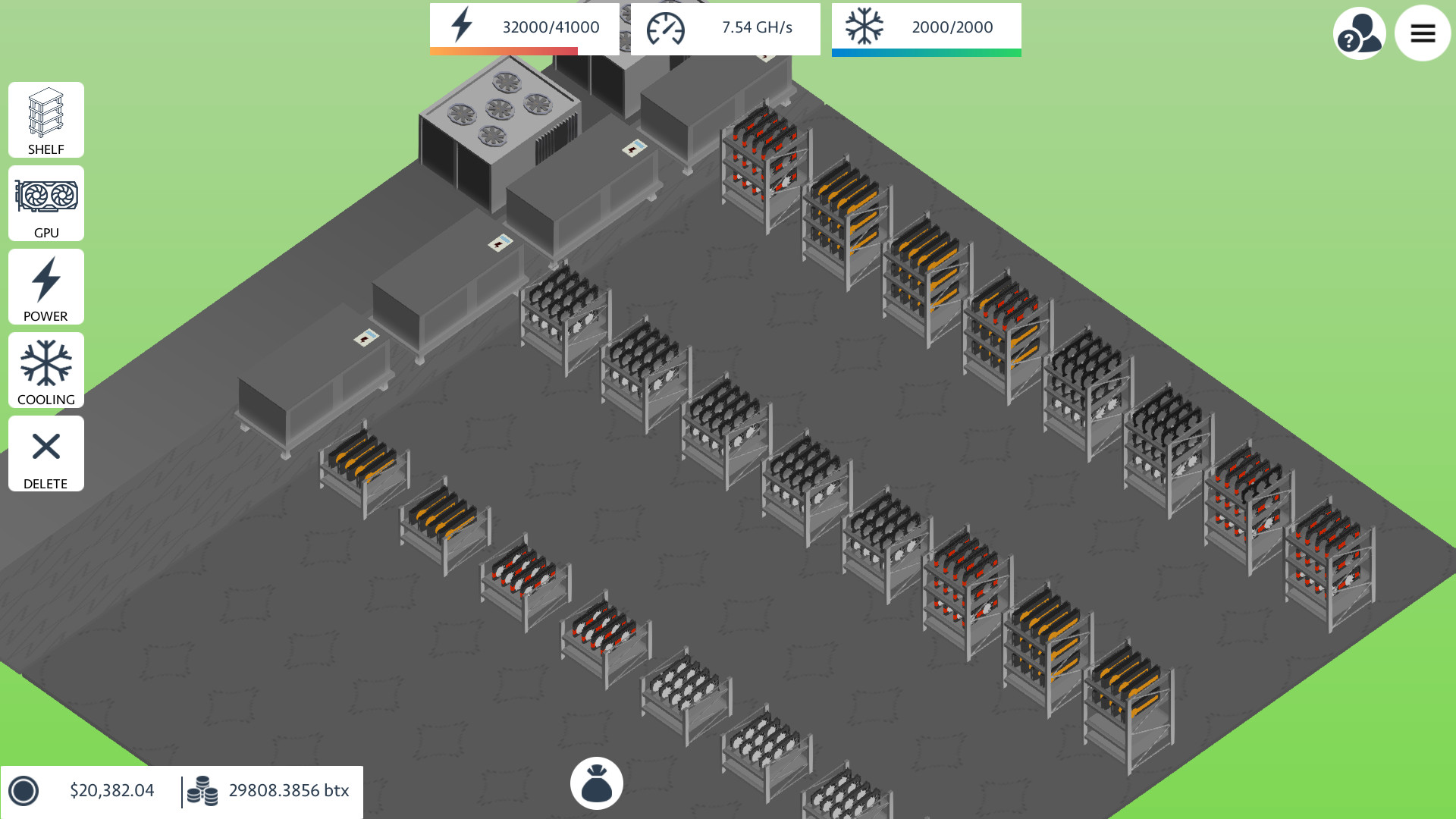Select the COOLING tool
Screen dimensions: 1456x819
tap(45, 370)
